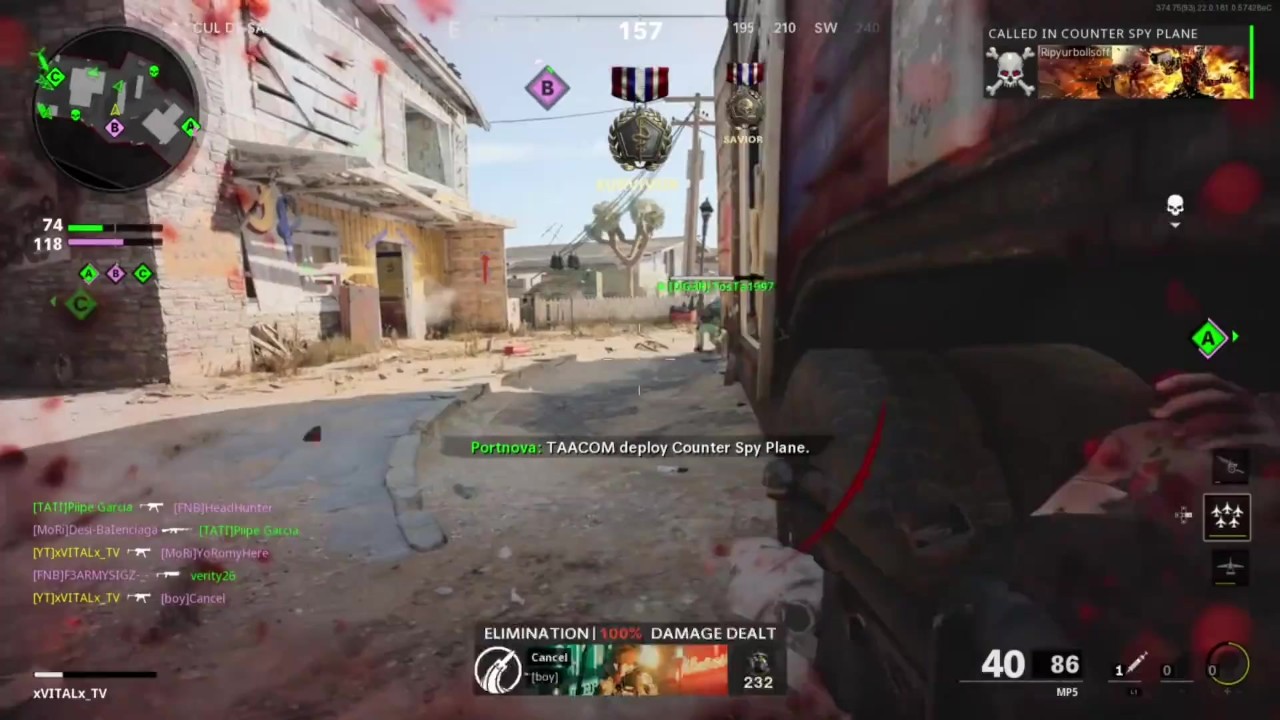Click the green A objective waypoint with arrow
Viewport: 1280px width, 720px height.
tap(1209, 339)
